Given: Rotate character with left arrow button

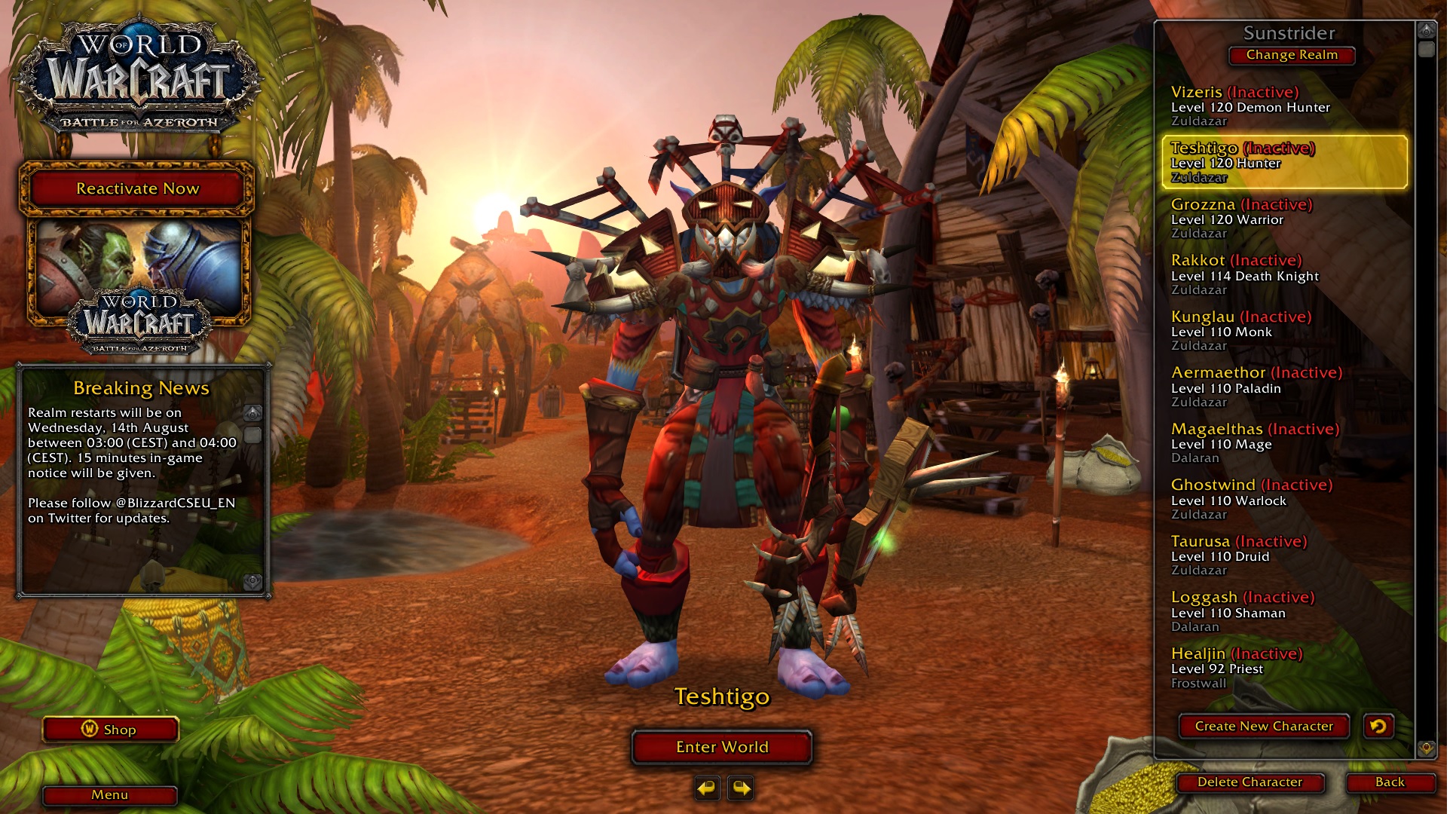Looking at the screenshot, I should tap(707, 788).
